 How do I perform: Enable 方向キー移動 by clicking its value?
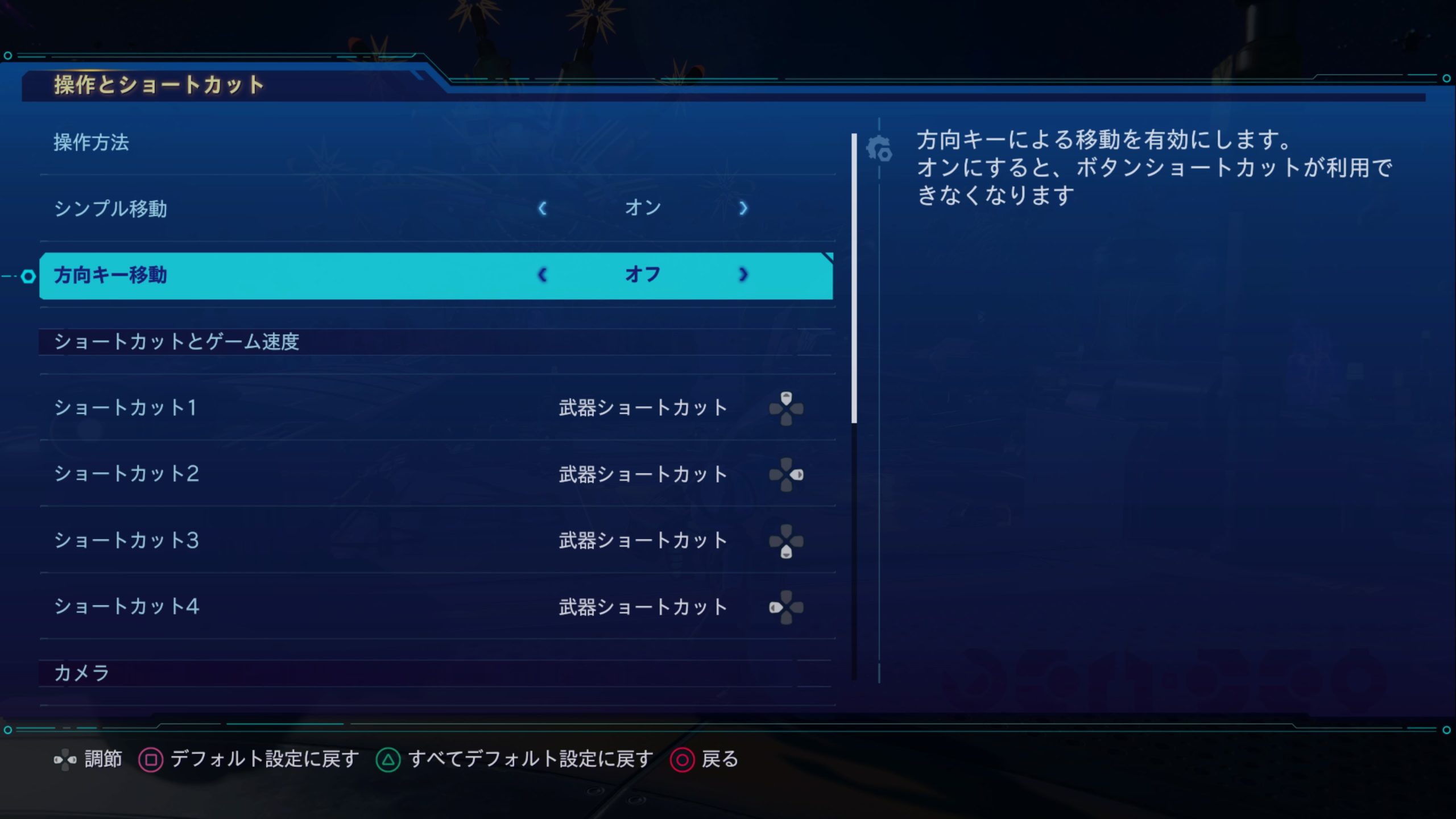(x=643, y=275)
